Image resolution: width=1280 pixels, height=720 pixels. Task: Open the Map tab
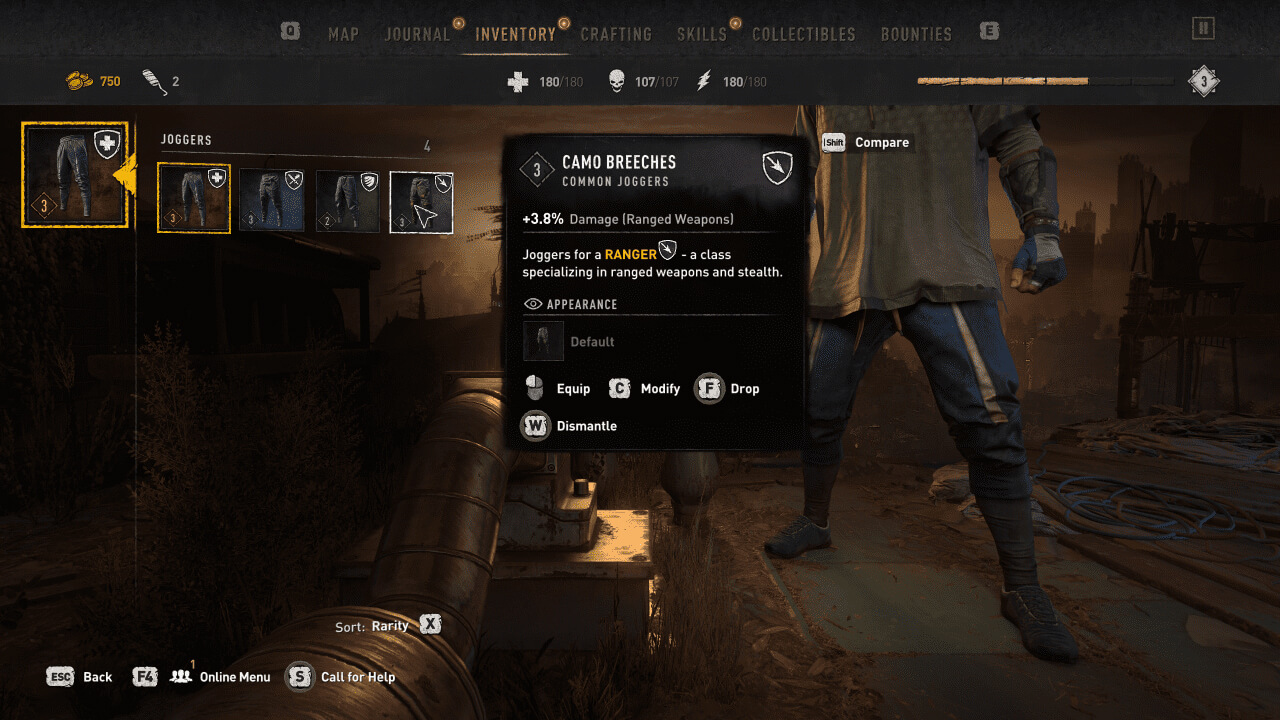(x=343, y=34)
